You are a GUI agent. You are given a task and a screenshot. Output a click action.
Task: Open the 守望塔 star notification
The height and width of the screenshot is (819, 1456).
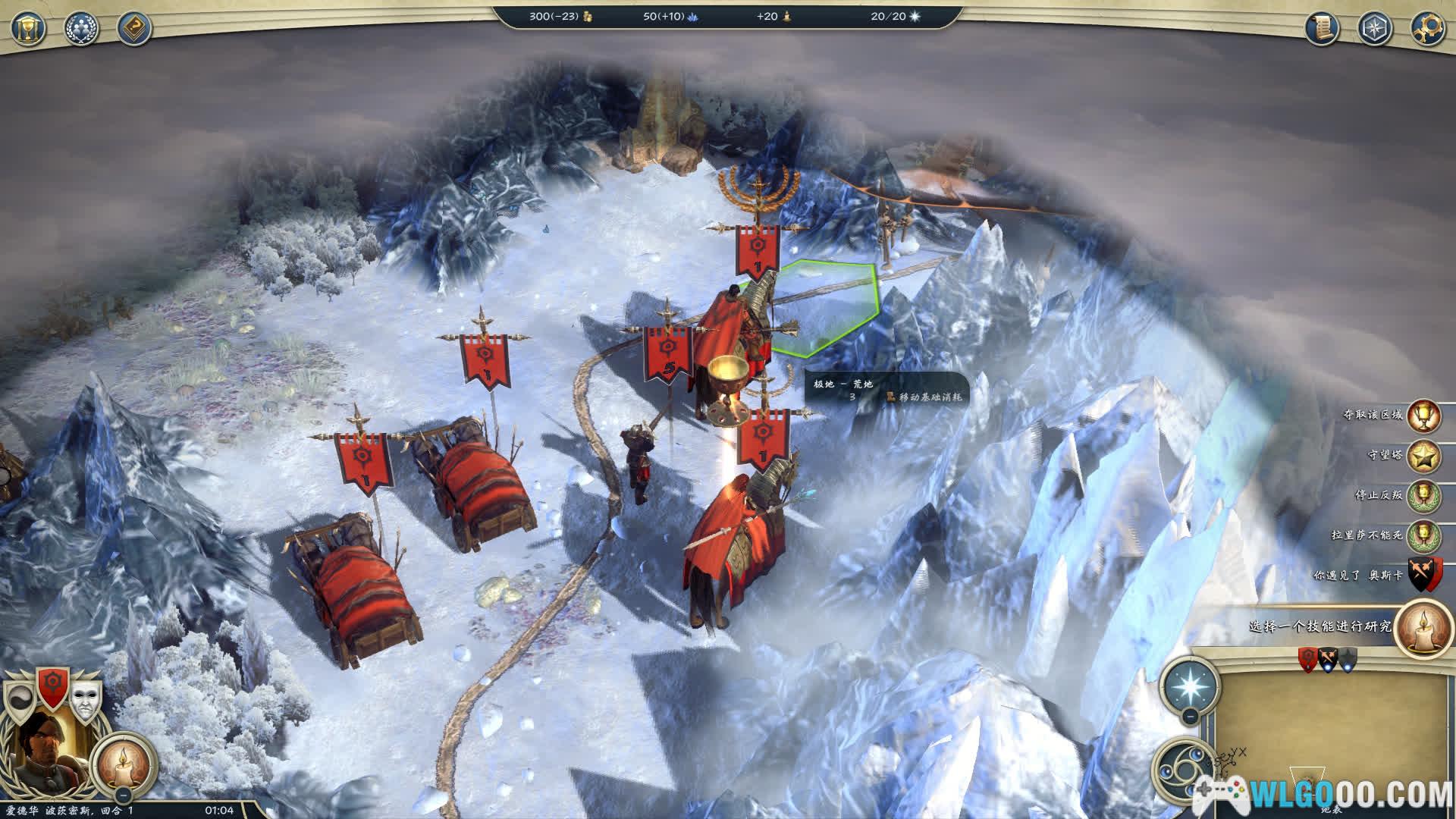[x=1424, y=456]
